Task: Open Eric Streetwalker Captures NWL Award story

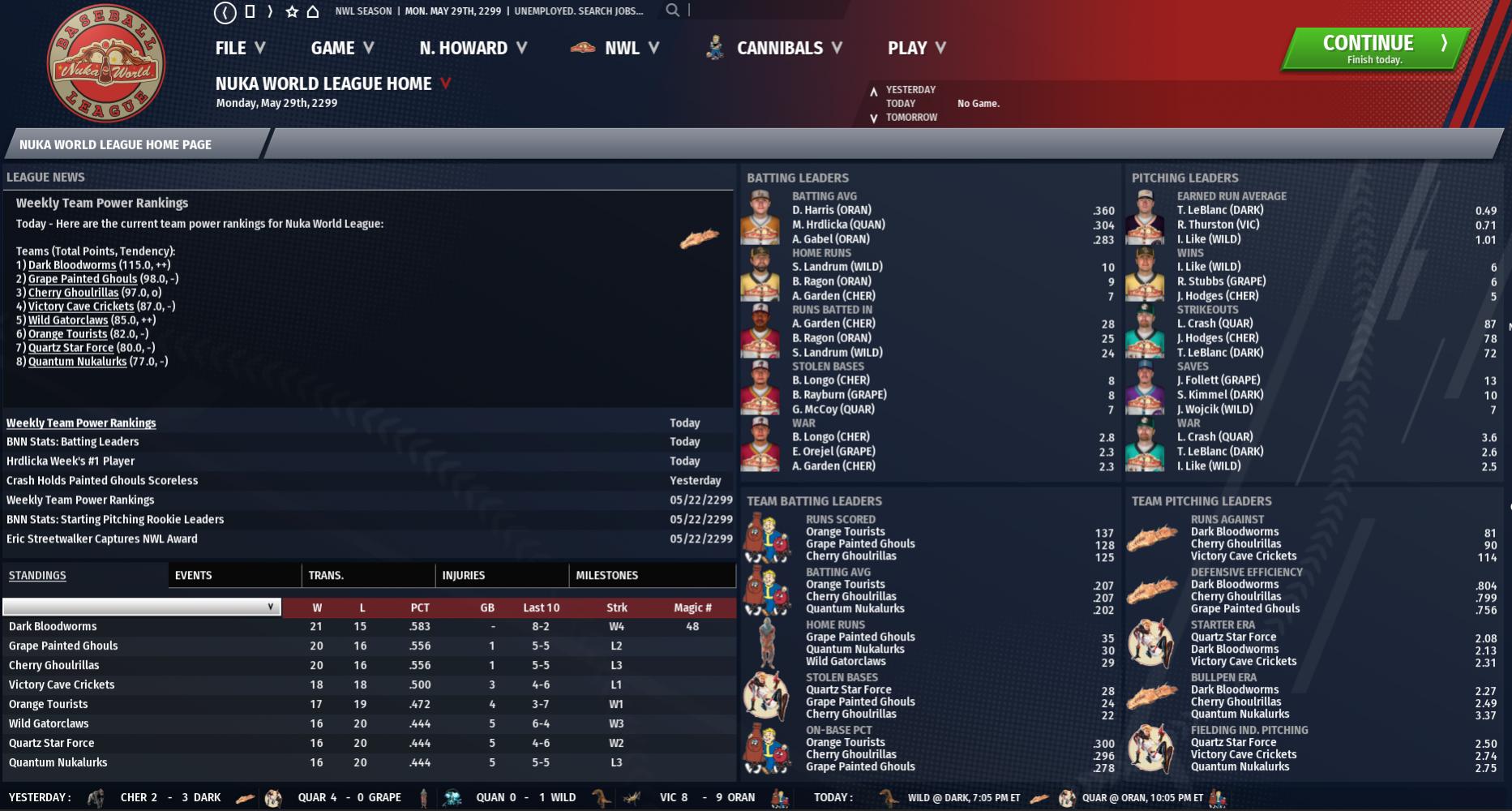Action: (102, 539)
